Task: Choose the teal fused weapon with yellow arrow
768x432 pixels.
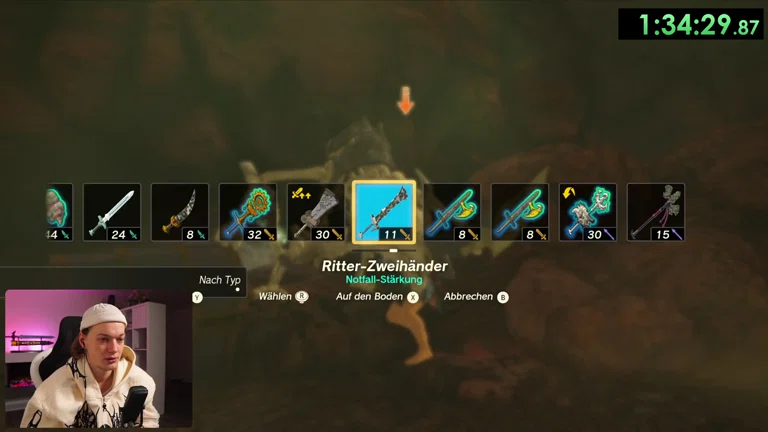Action: (x=588, y=212)
